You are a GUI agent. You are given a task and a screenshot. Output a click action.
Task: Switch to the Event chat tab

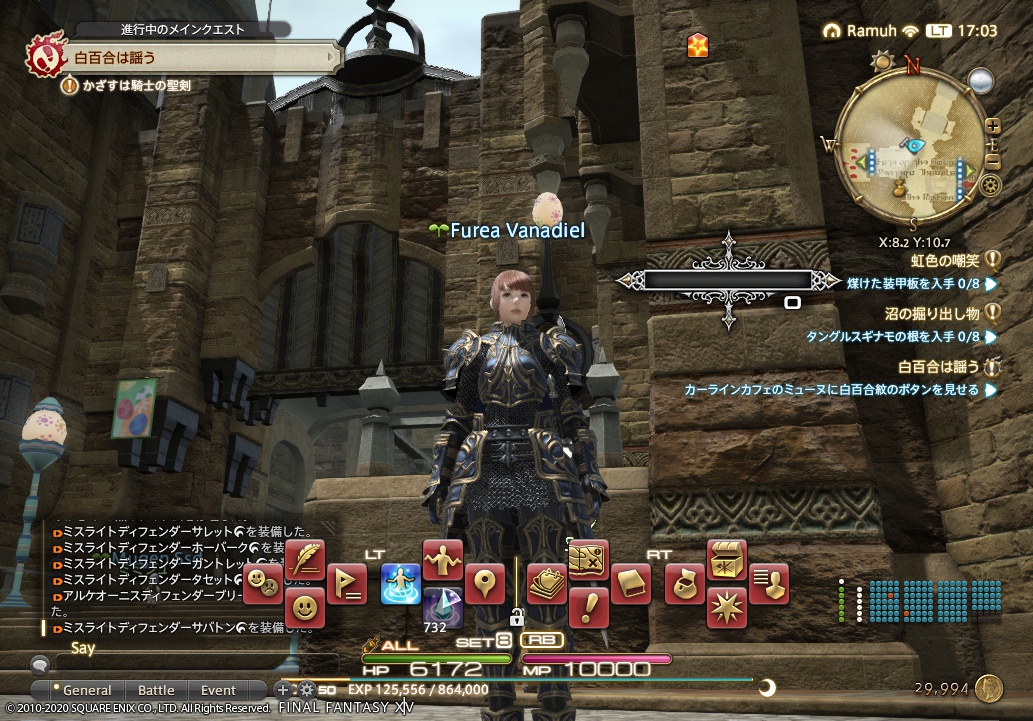click(x=218, y=690)
